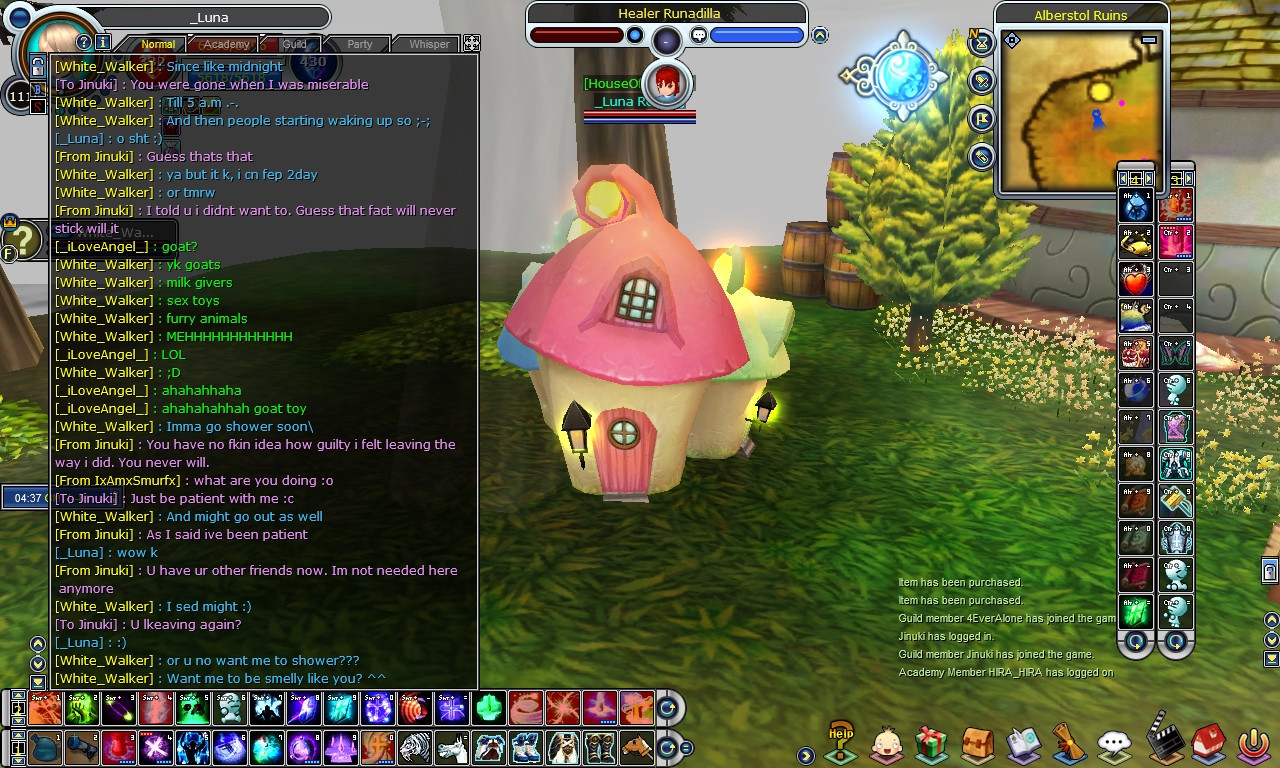This screenshot has height=768, width=1280.
Task: Open the gift box icon
Action: click(x=931, y=744)
